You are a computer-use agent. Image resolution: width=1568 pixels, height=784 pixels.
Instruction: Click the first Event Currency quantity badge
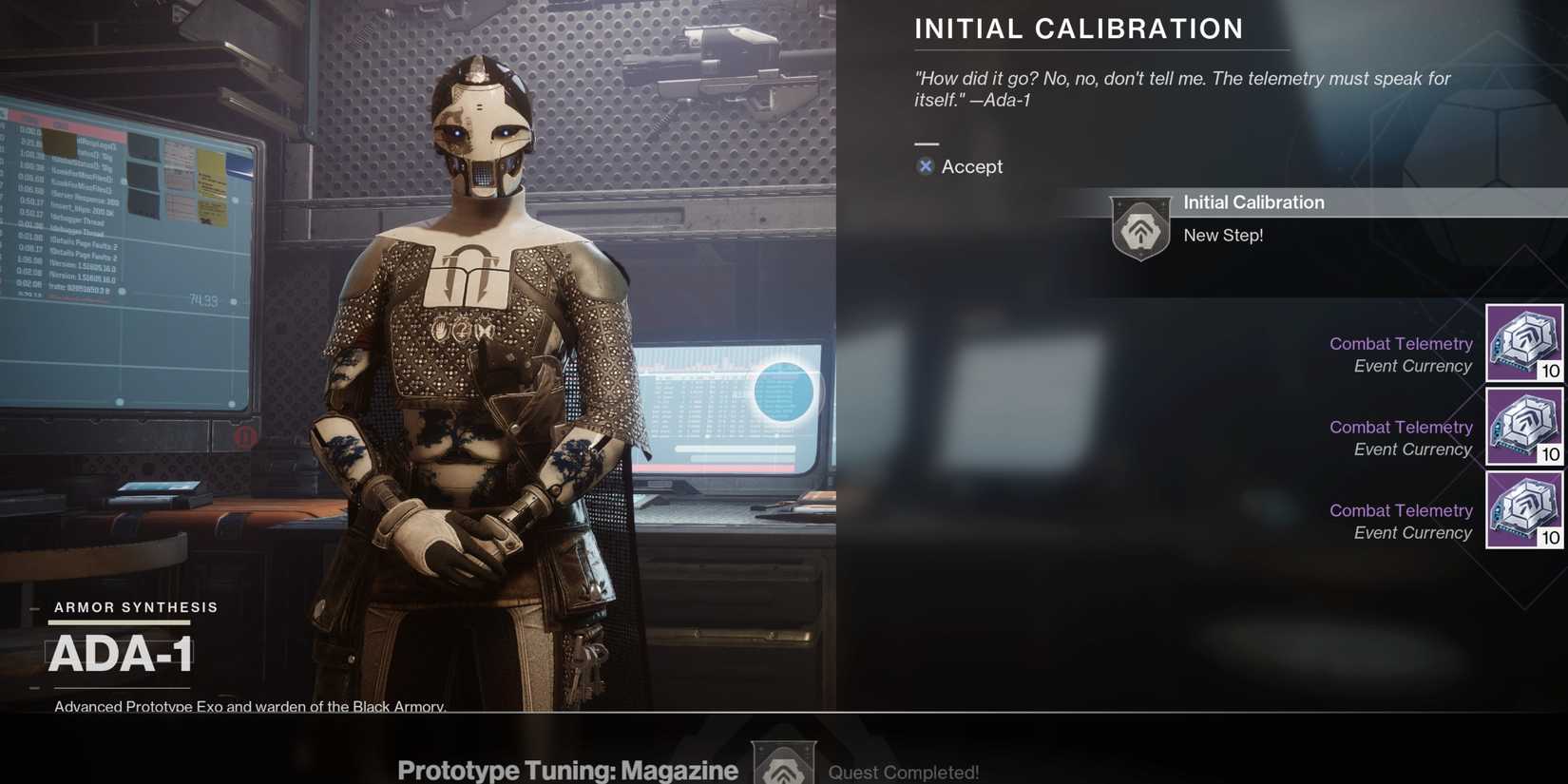pyautogui.click(x=1551, y=372)
